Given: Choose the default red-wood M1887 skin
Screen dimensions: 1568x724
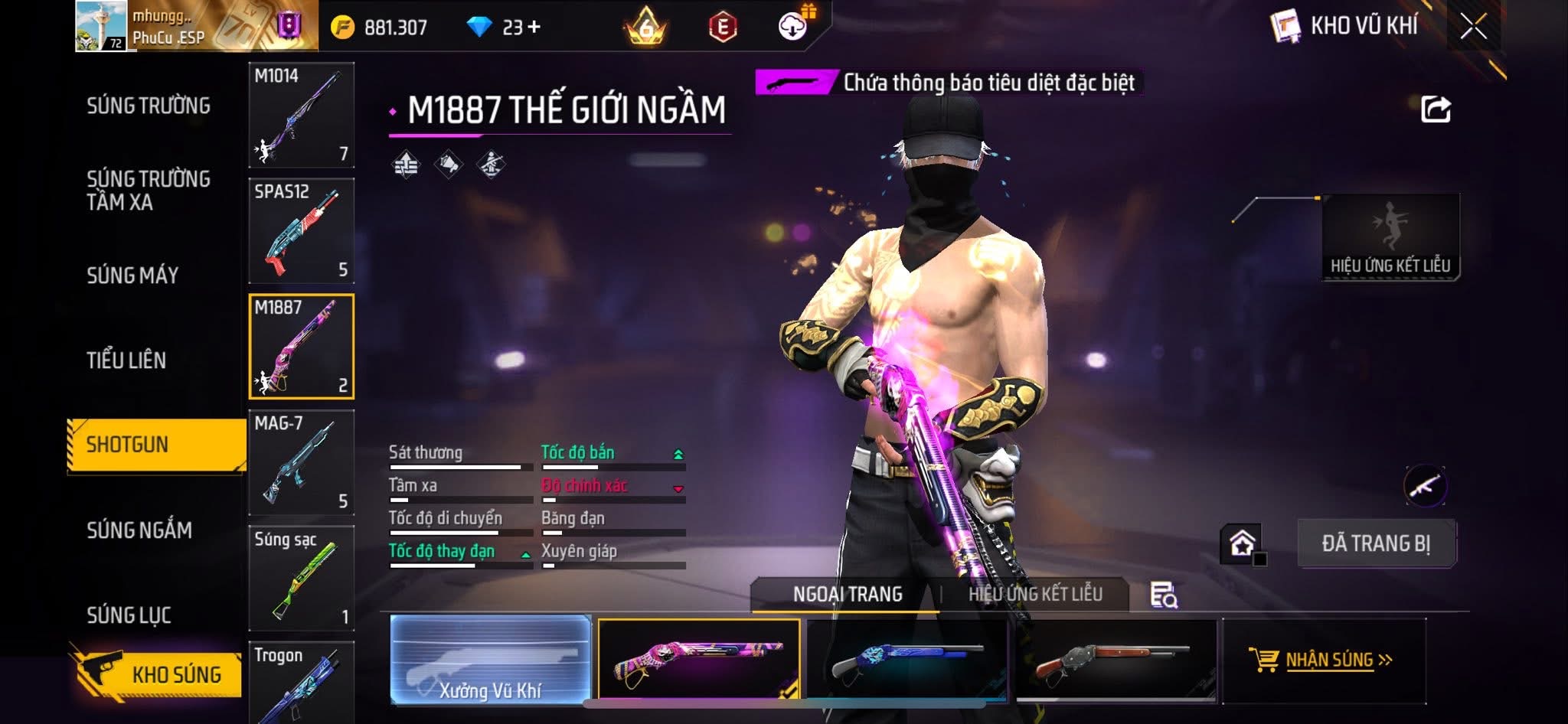Looking at the screenshot, I should [1116, 660].
